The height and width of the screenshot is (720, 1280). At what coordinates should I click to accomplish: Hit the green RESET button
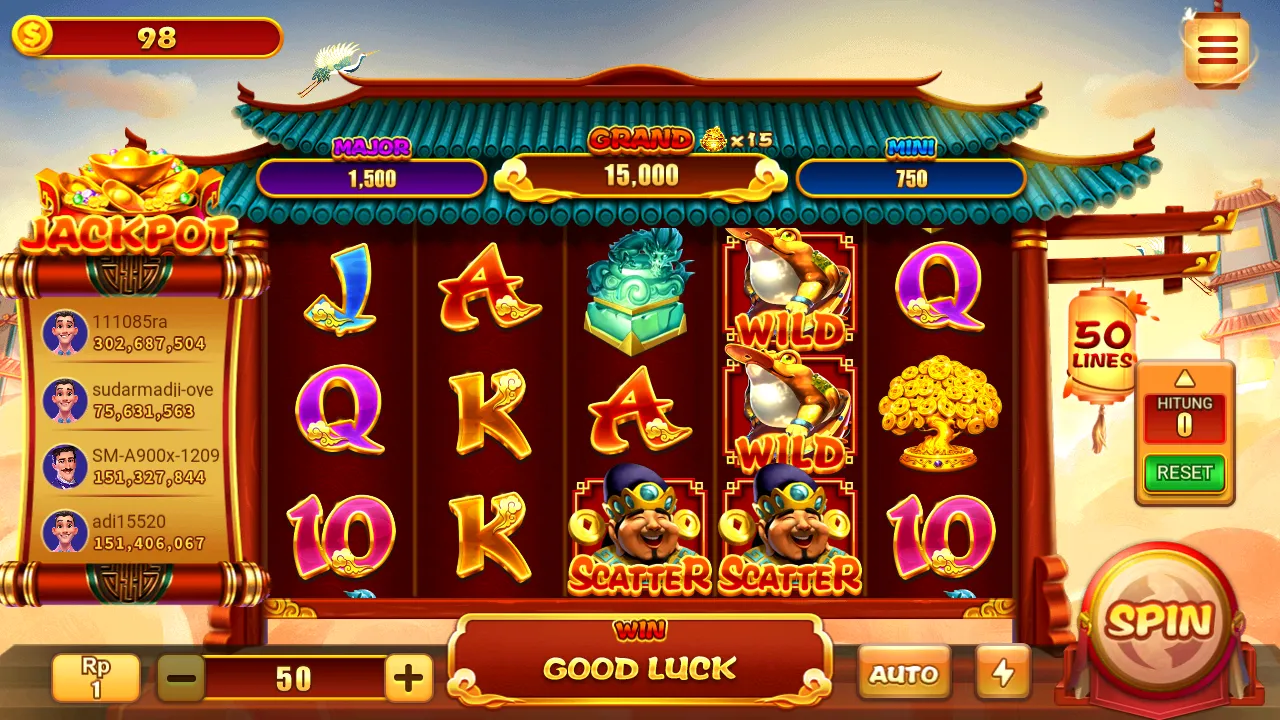1184,473
